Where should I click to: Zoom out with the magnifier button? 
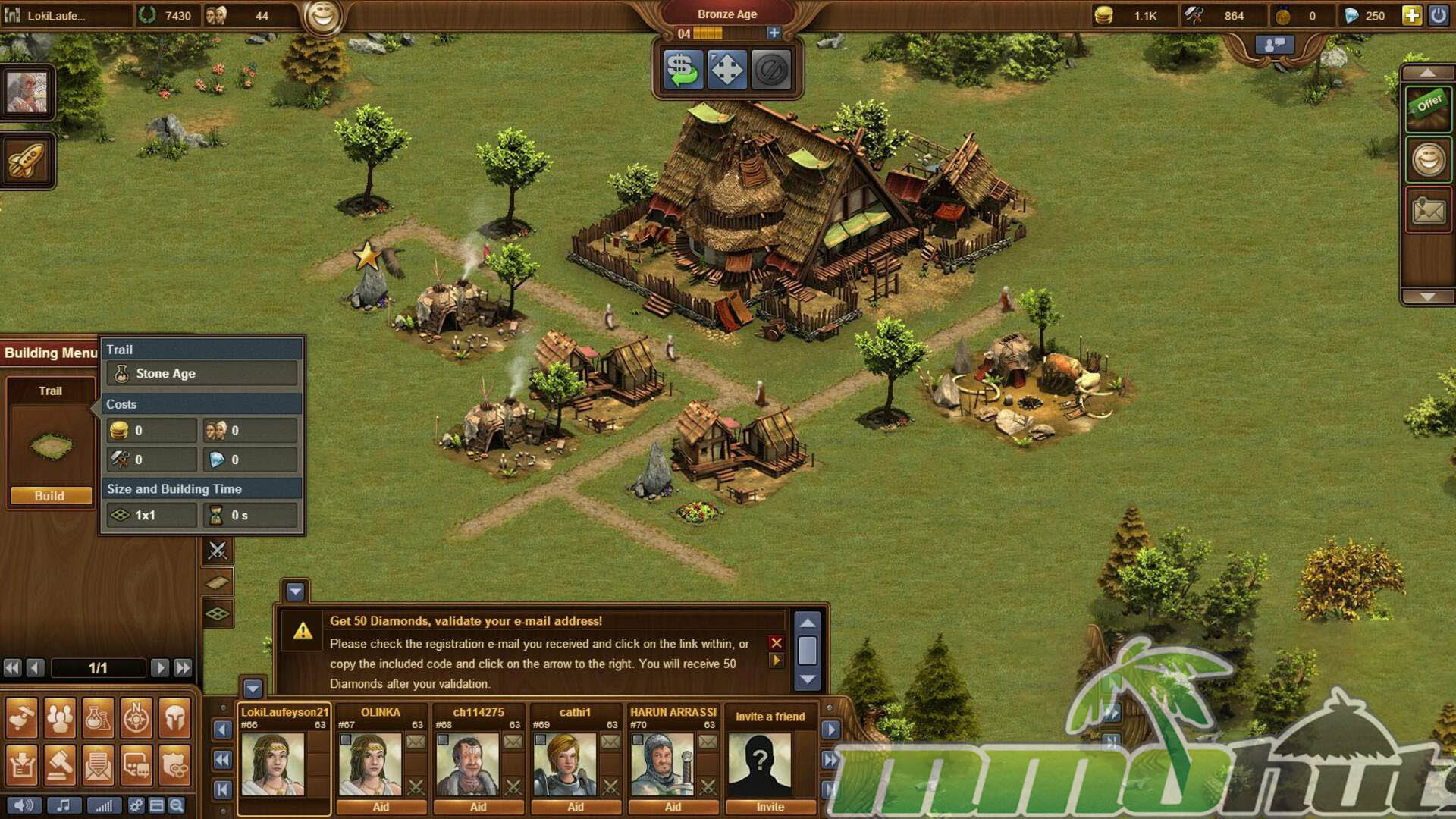tap(177, 805)
